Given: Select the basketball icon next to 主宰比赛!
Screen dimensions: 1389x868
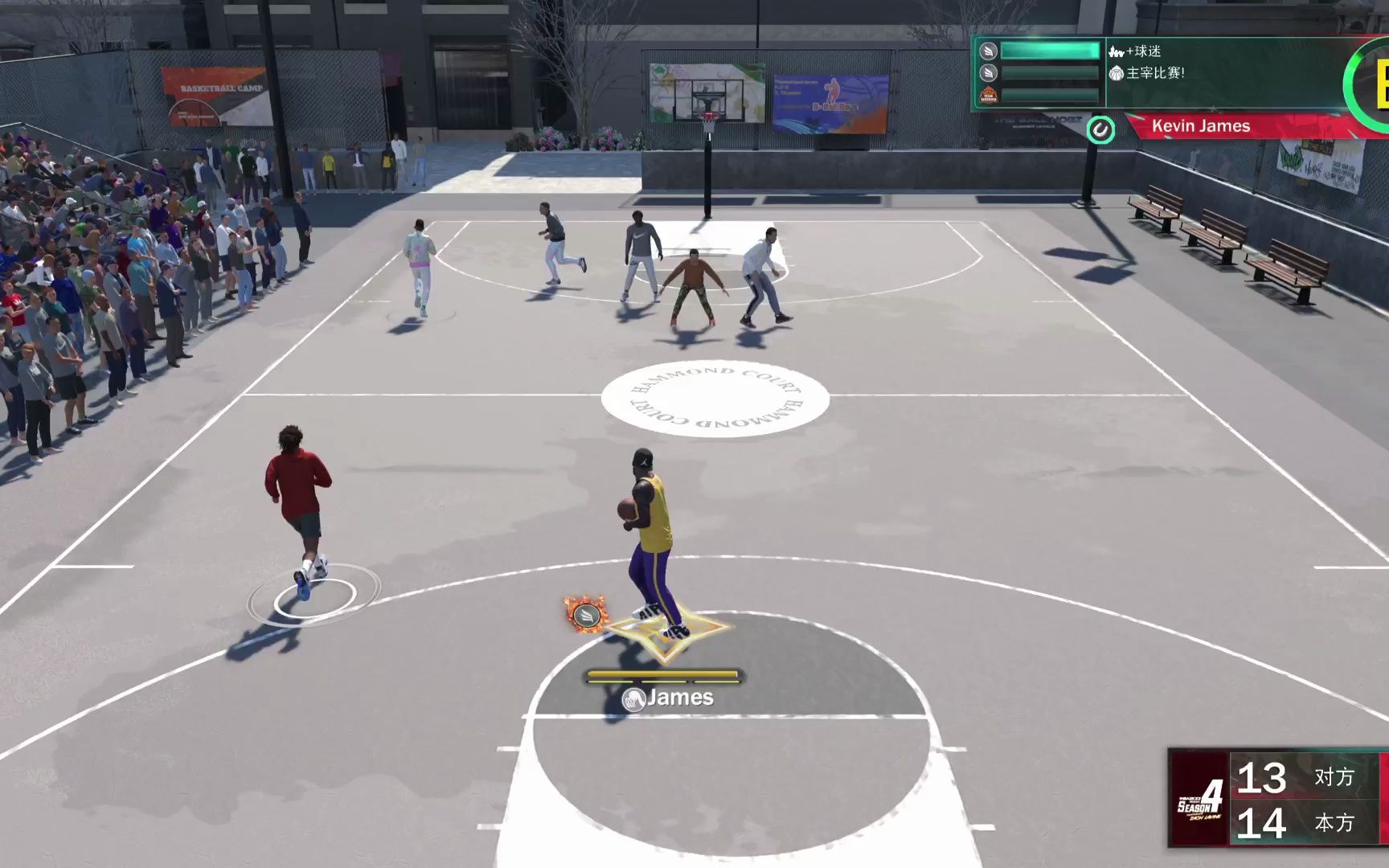Looking at the screenshot, I should pyautogui.click(x=1117, y=74).
